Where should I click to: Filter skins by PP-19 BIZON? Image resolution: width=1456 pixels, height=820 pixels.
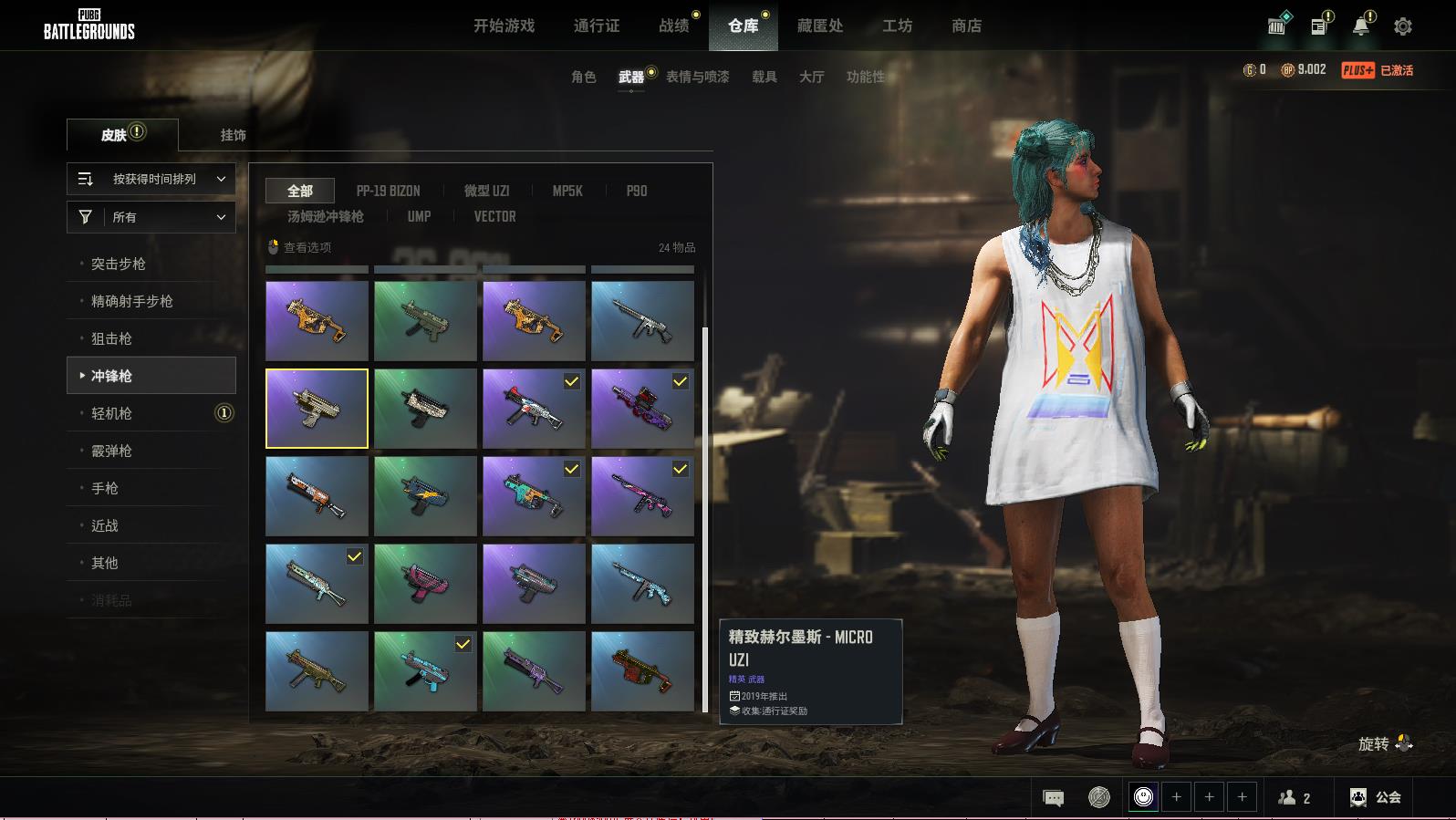coord(388,191)
